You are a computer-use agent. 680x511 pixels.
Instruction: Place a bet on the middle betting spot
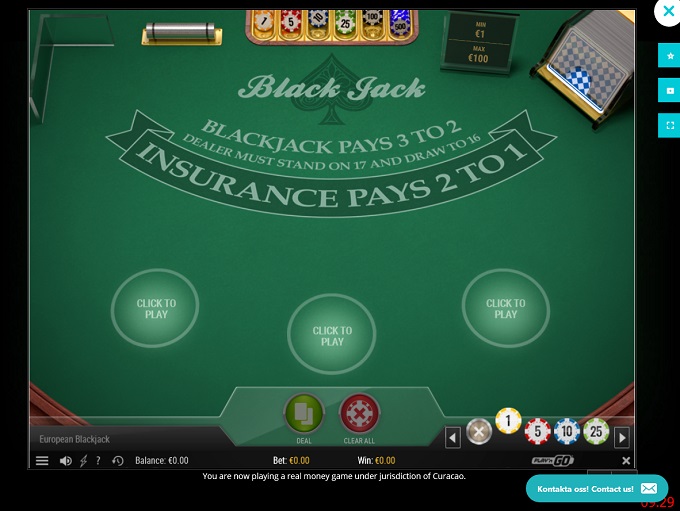coord(332,336)
